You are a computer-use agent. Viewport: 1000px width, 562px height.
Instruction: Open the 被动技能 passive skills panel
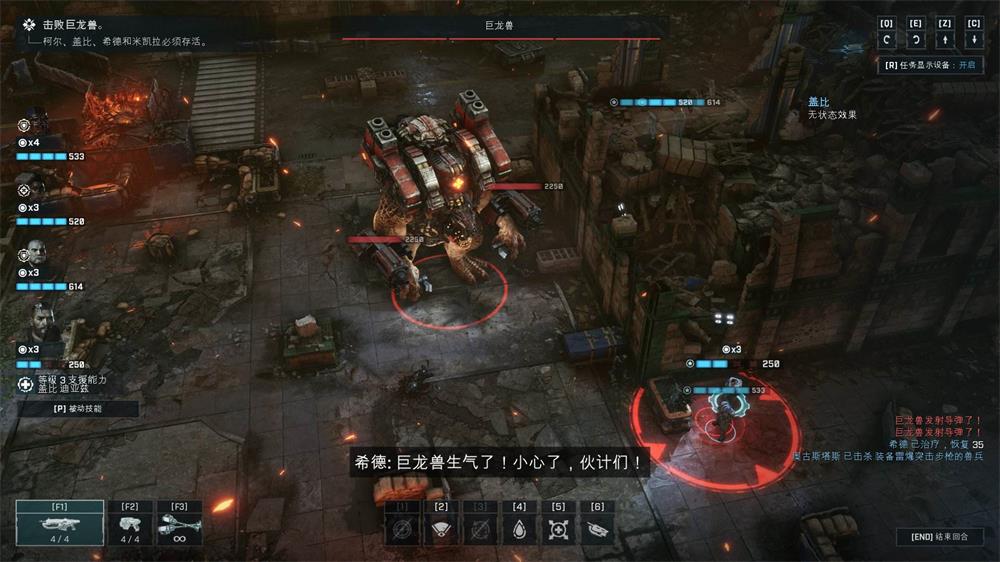tap(77, 409)
